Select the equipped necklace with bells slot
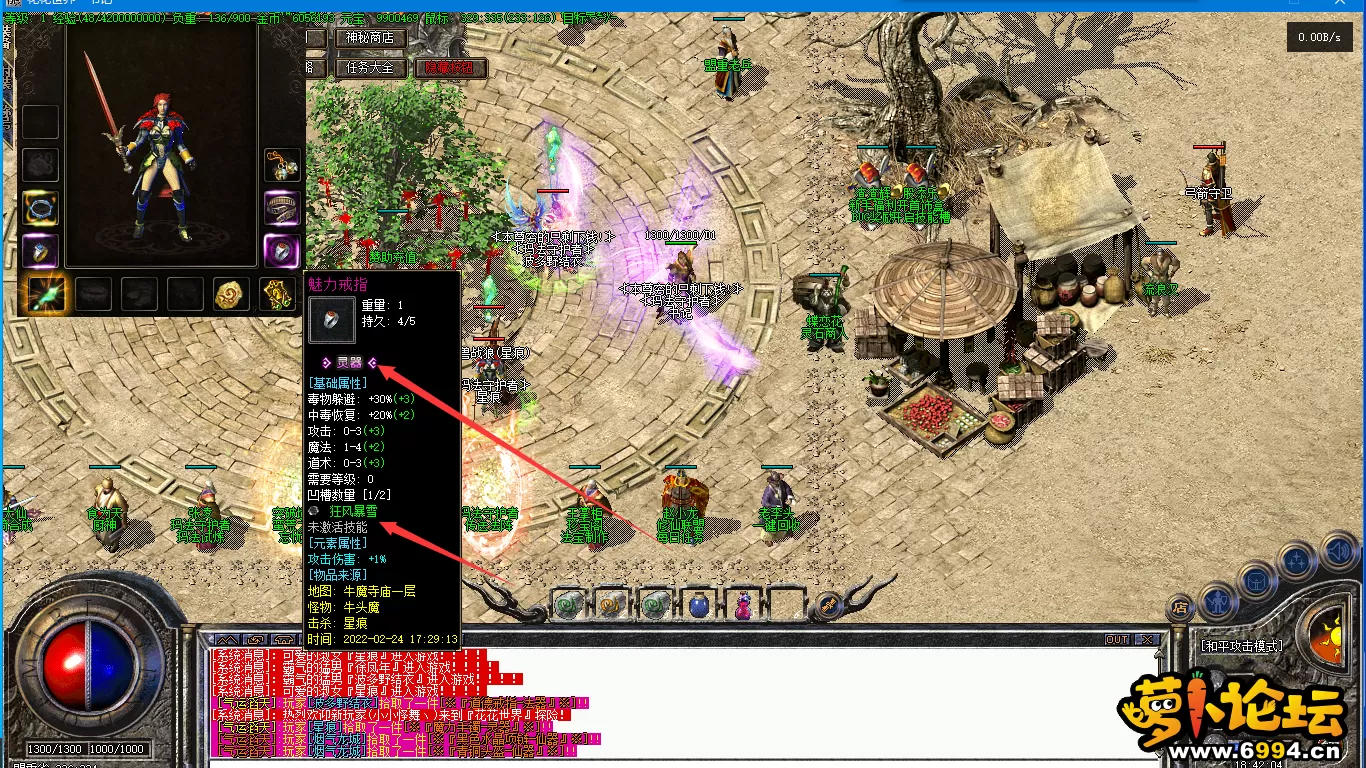 [x=282, y=165]
